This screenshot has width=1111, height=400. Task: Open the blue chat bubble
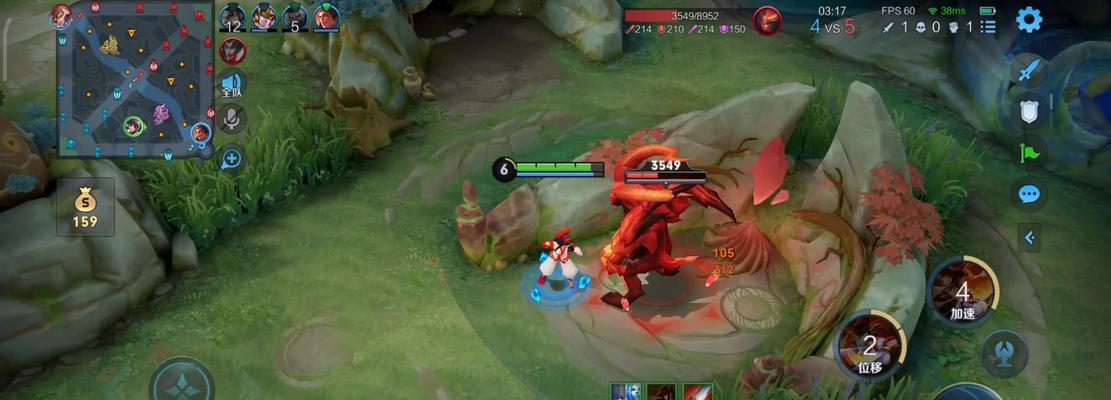tap(1028, 194)
